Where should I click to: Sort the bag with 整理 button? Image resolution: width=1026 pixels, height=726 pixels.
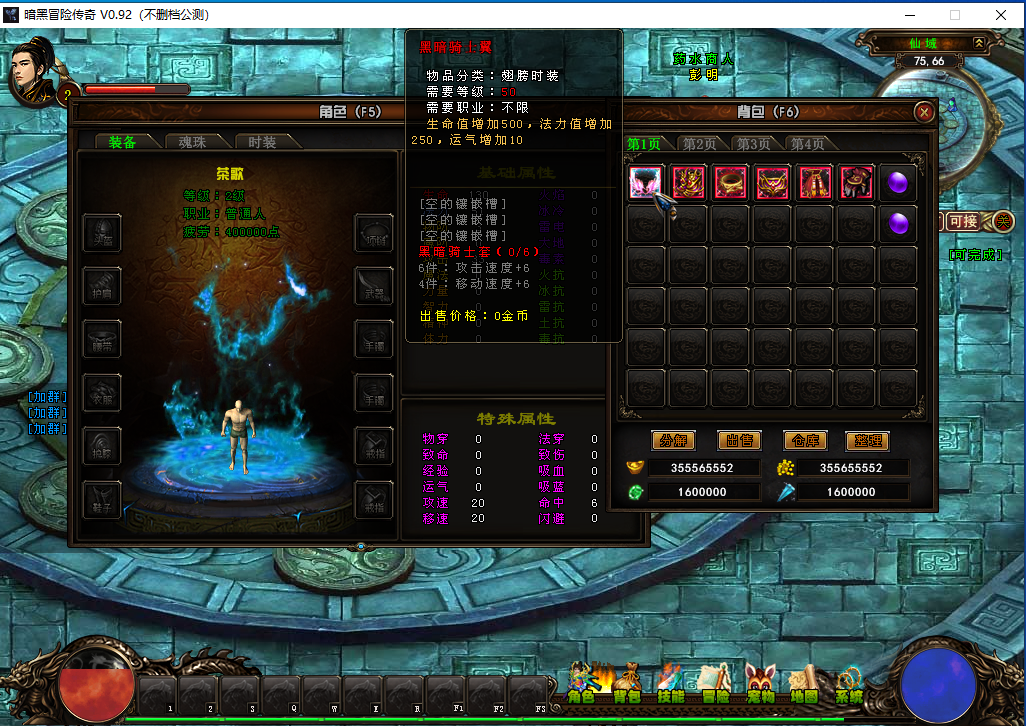(866, 440)
